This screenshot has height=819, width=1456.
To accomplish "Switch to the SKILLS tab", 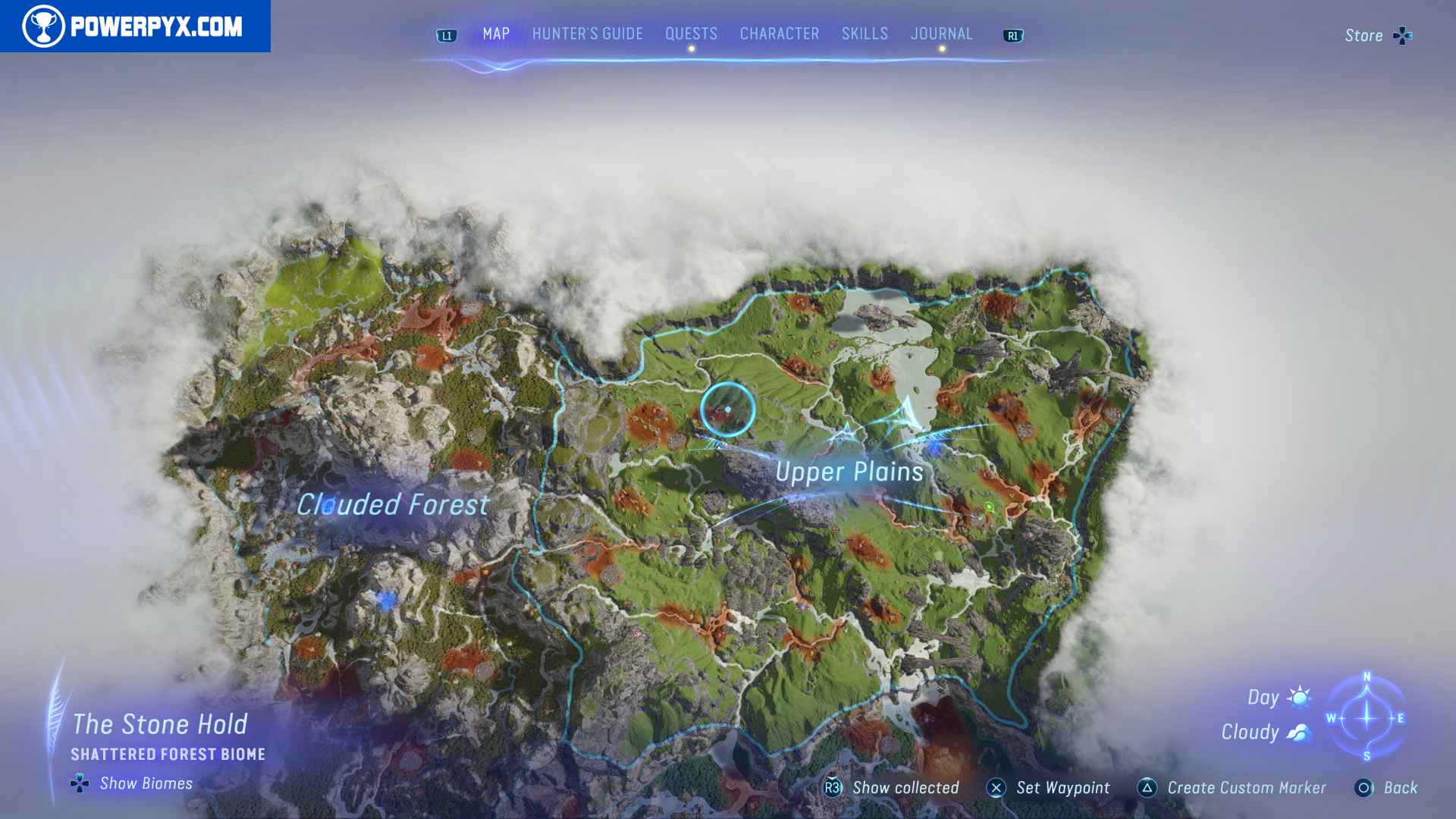I will (x=864, y=33).
